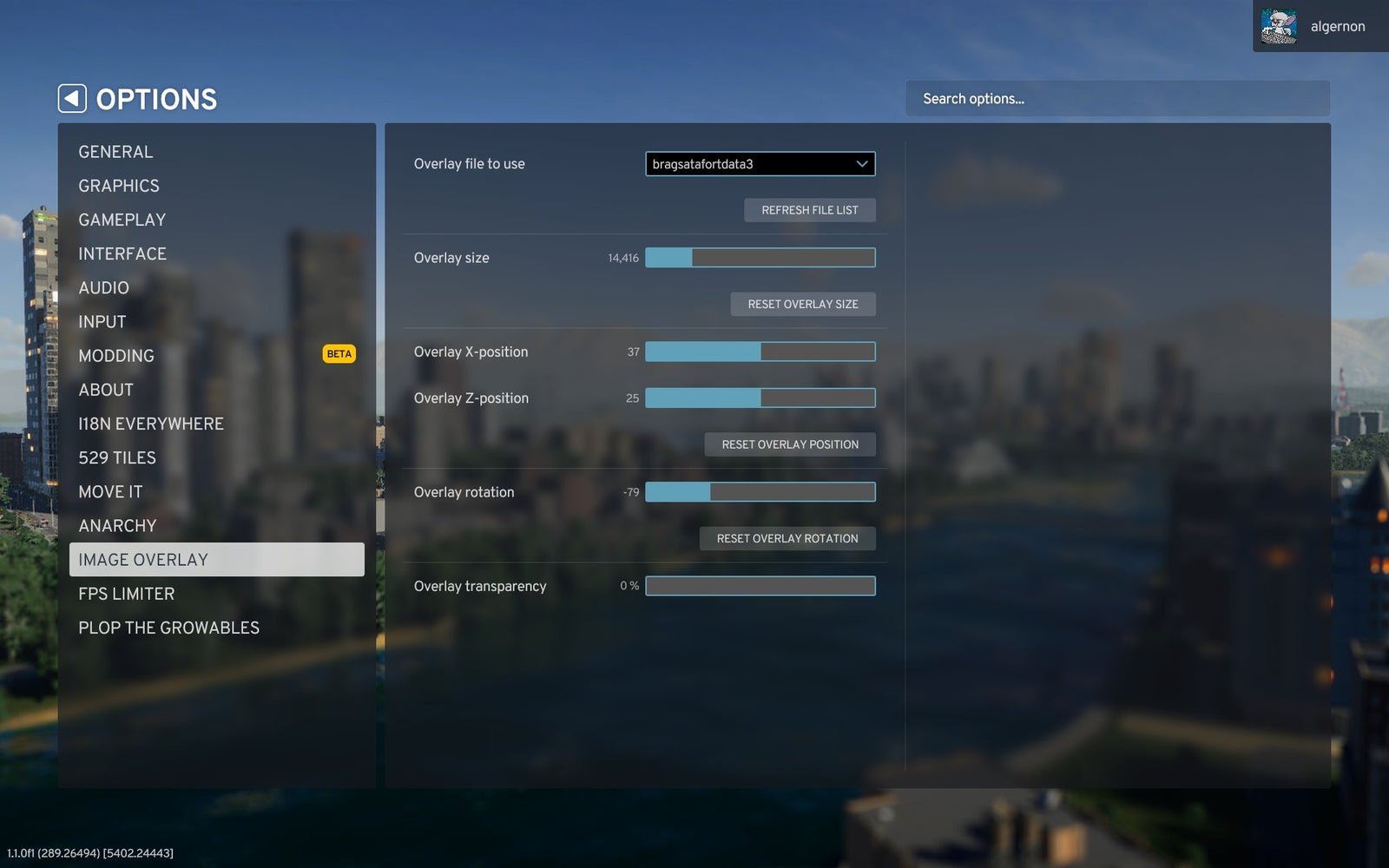This screenshot has width=1389, height=868.
Task: Click the Search options field
Action: pos(1118,98)
